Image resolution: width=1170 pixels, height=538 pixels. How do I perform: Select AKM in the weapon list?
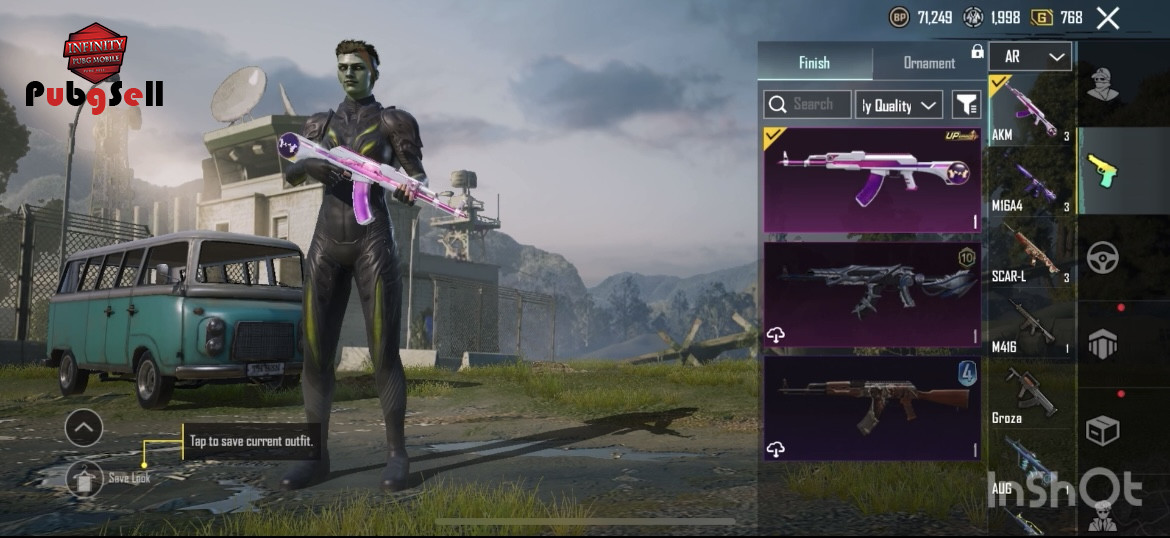(1030, 110)
